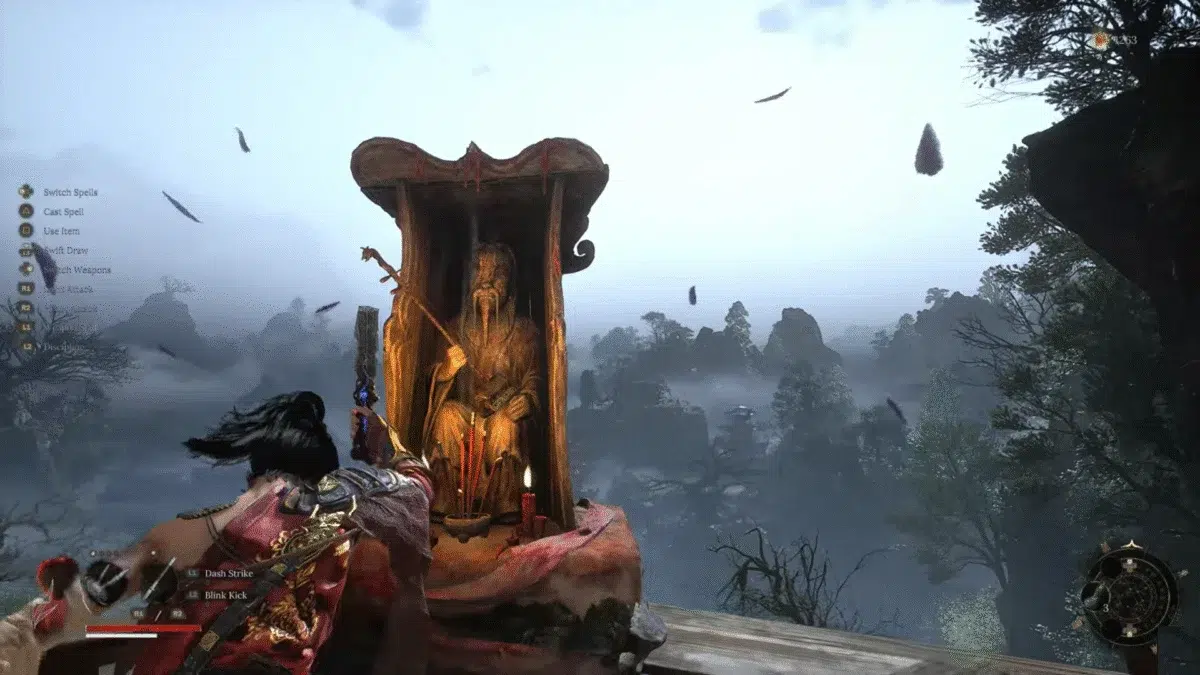The image size is (1200, 675).
Task: Open the circular item wheel
Action: click(x=1130, y=594)
